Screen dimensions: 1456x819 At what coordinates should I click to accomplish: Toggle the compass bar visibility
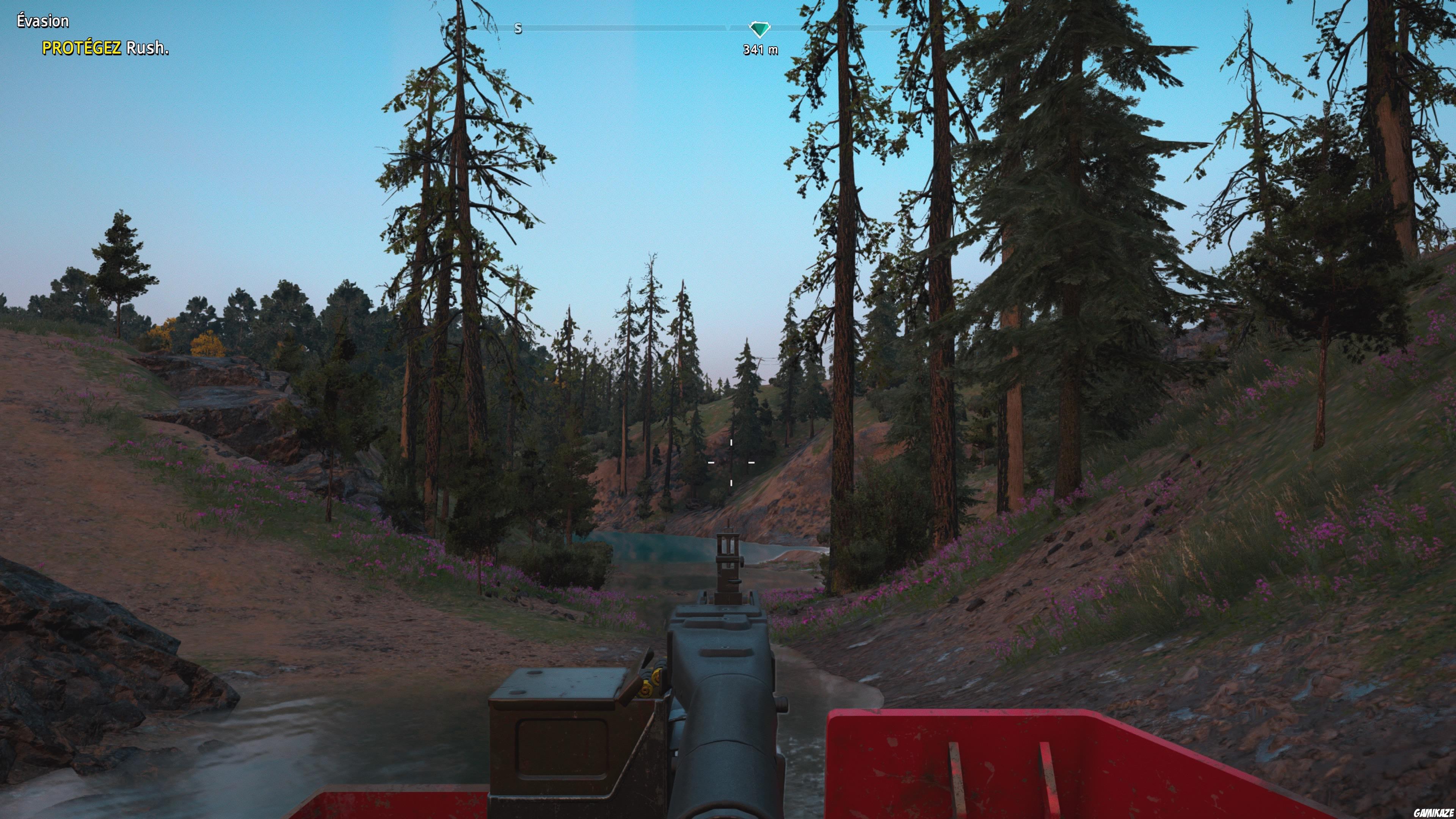650,27
